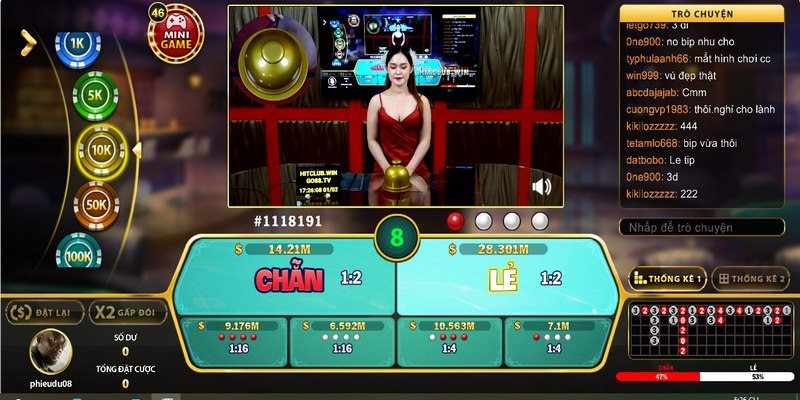Select the 1K betting chip
800x400 pixels.
coord(77,44)
